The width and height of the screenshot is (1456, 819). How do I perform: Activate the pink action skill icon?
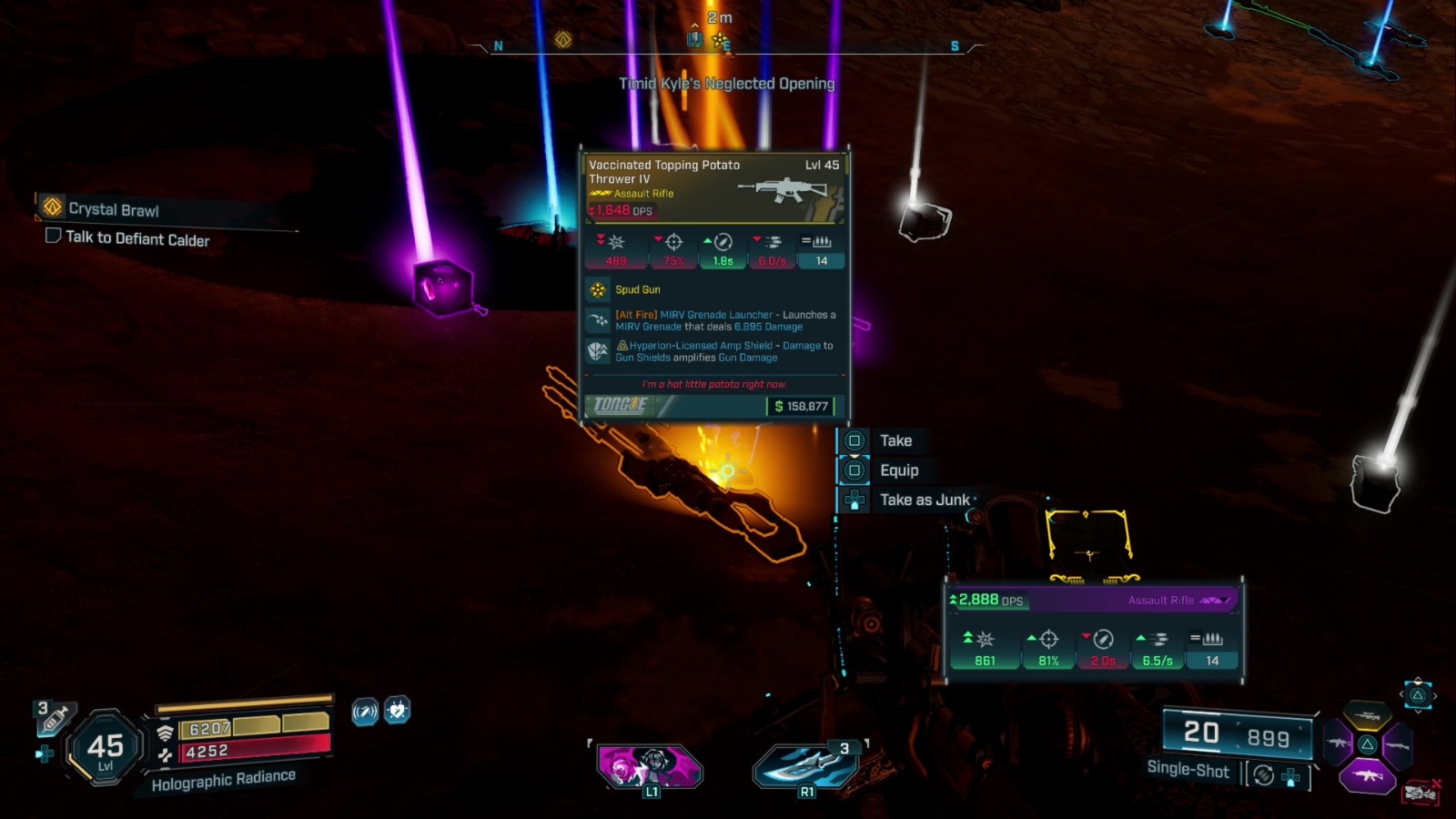point(650,765)
